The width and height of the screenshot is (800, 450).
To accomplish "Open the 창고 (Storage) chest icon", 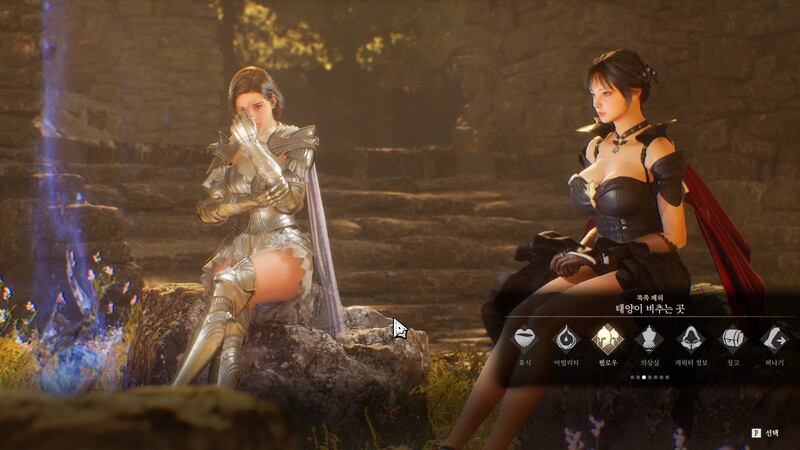I will coord(733,338).
